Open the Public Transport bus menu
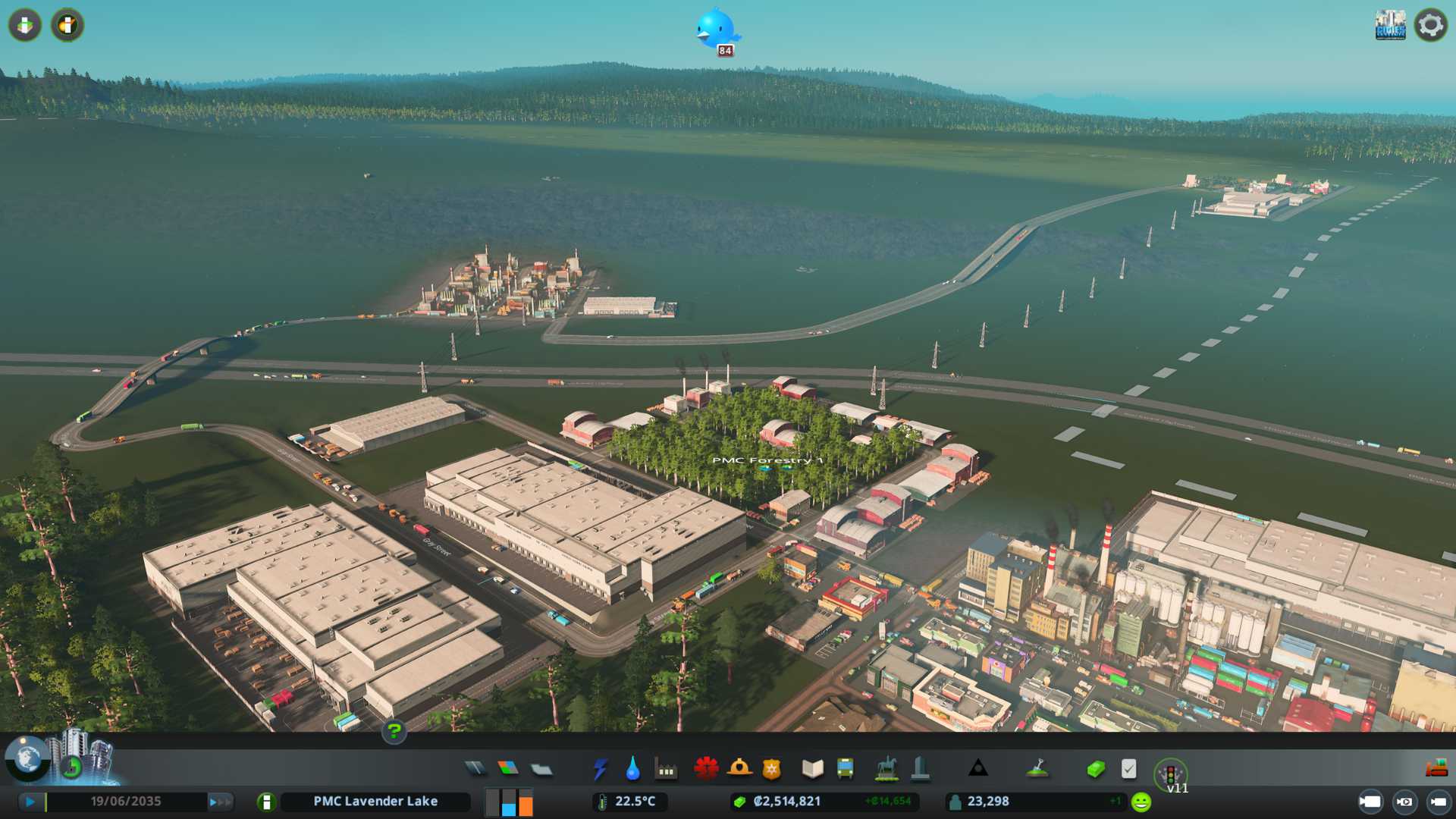The height and width of the screenshot is (819, 1456). tap(845, 769)
